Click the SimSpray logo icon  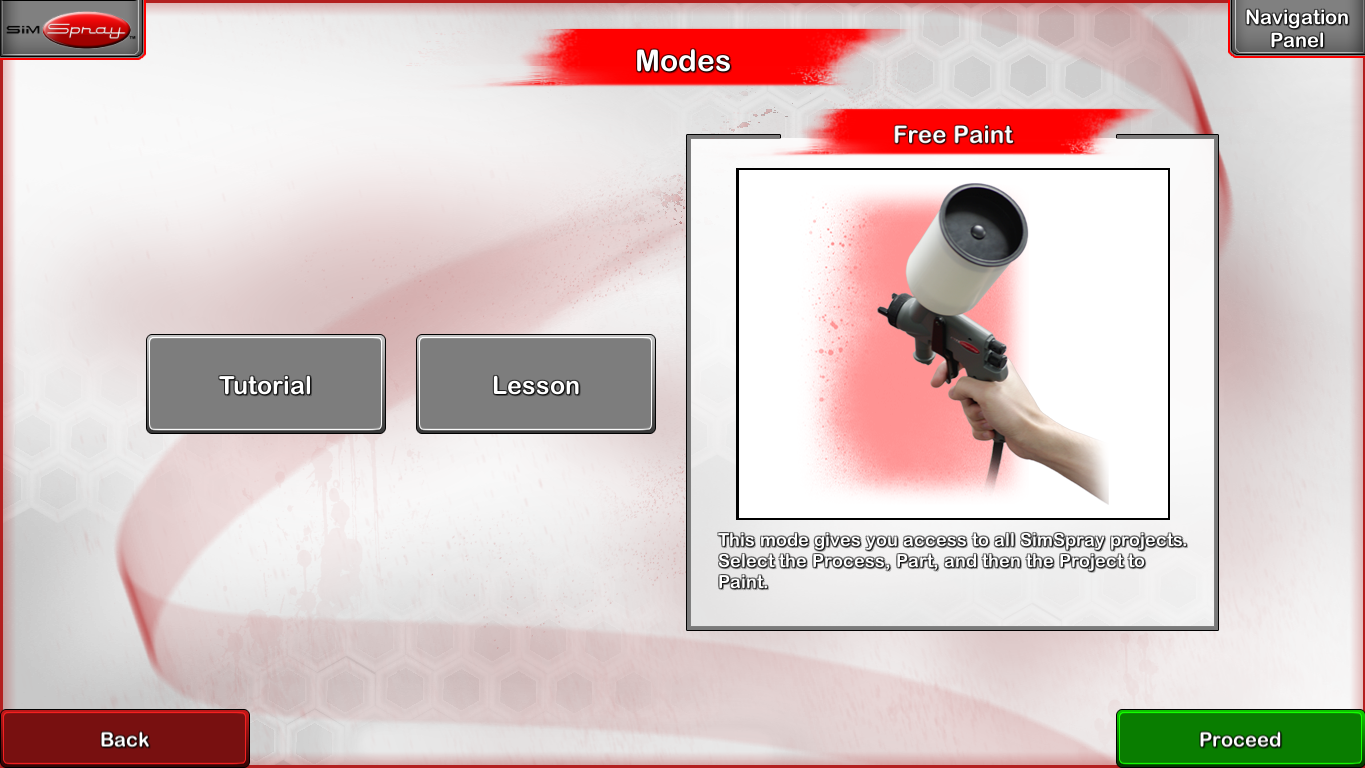click(70, 28)
